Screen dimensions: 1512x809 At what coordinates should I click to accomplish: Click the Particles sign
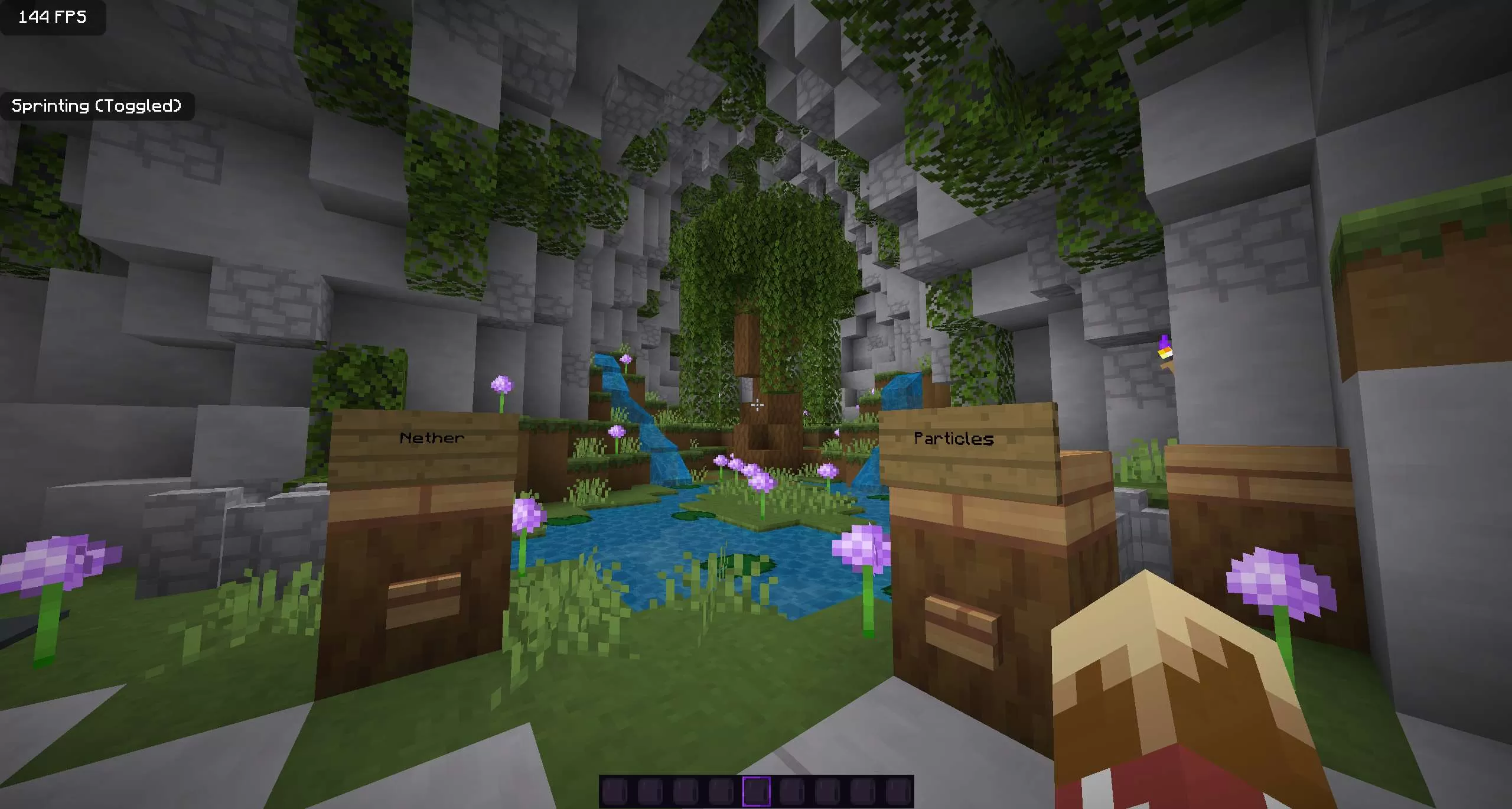coord(953,438)
